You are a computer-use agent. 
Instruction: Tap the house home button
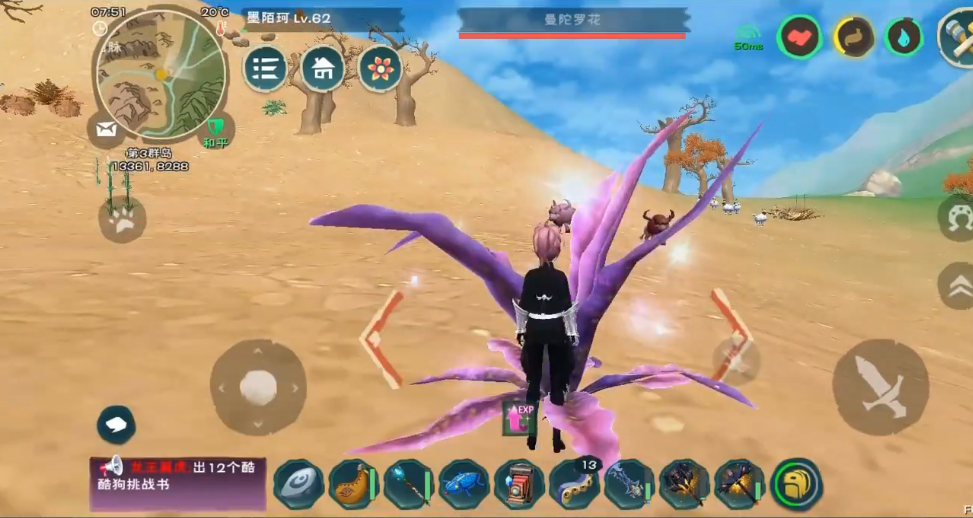pyautogui.click(x=322, y=68)
